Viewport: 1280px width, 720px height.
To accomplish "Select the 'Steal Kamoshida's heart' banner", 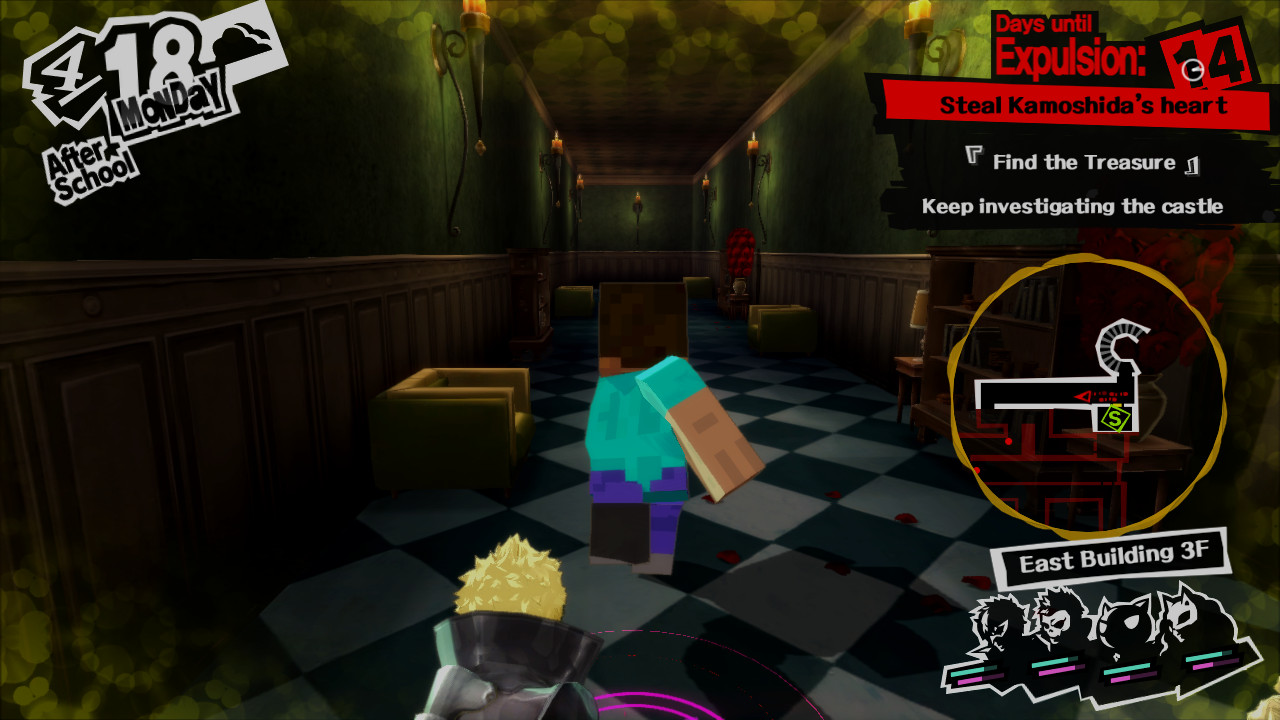I will click(x=1083, y=104).
